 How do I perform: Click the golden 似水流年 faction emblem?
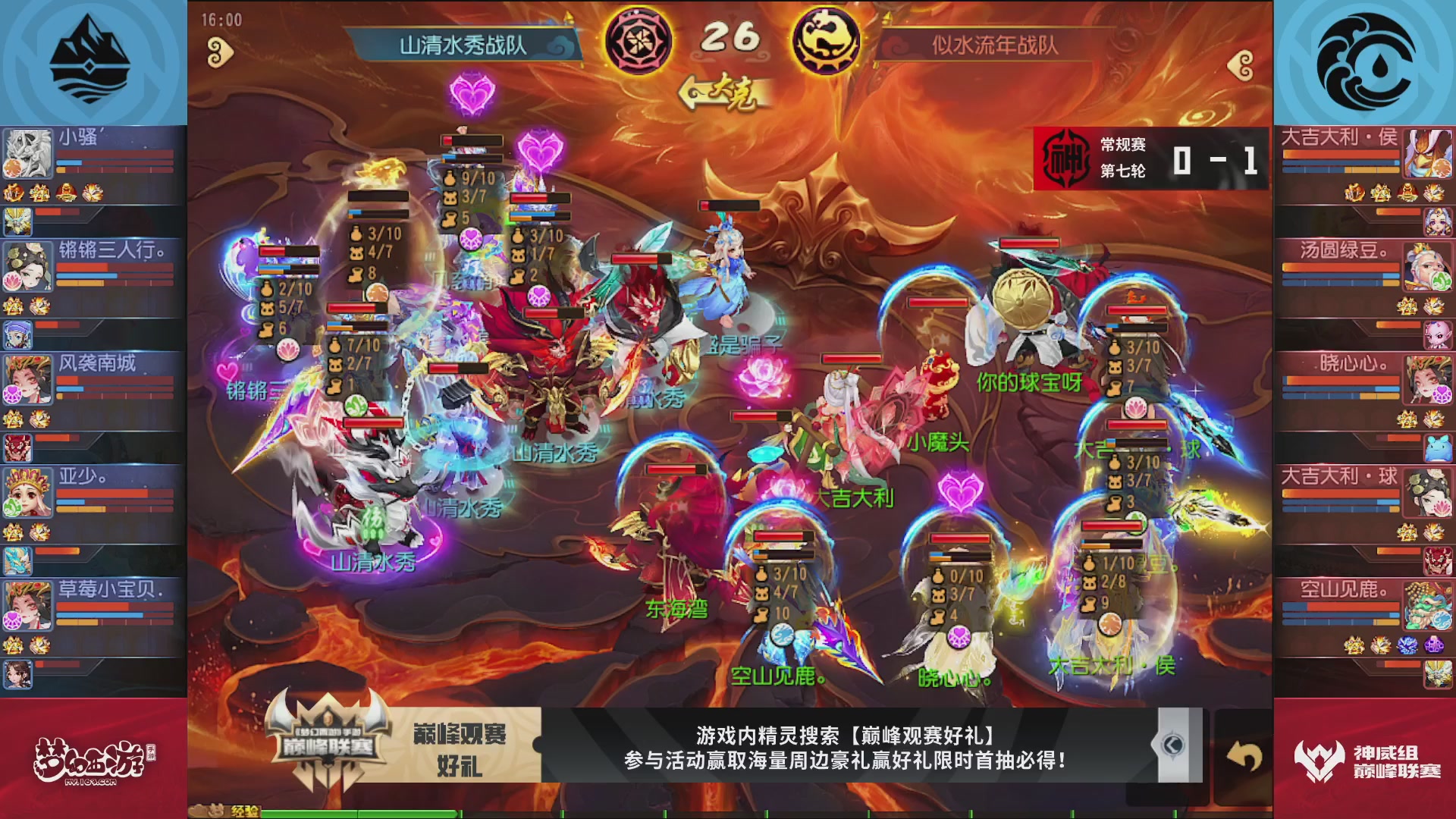pos(826,42)
